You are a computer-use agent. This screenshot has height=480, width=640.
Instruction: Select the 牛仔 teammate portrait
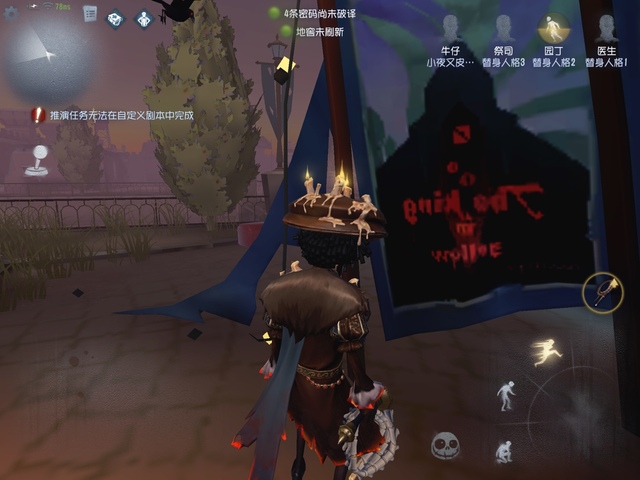pos(450,30)
